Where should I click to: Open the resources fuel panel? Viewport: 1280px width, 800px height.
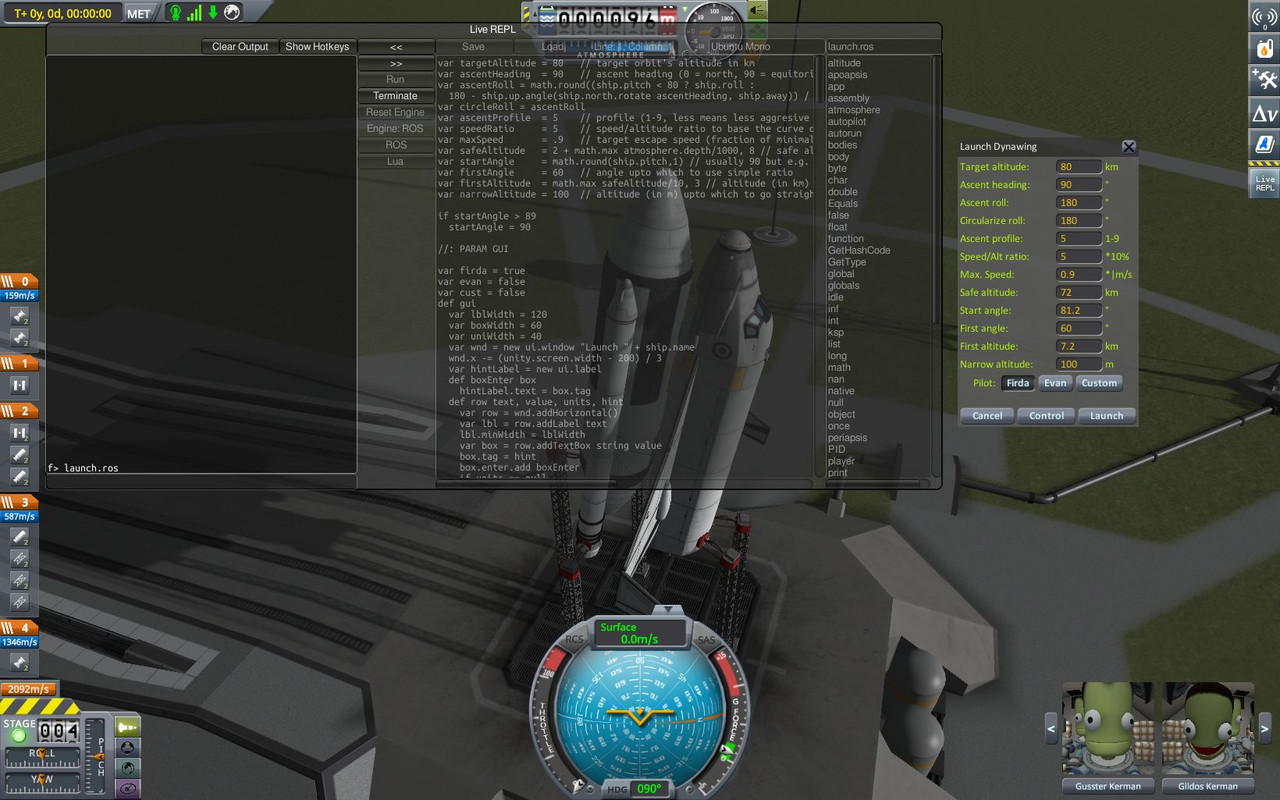click(x=1262, y=48)
